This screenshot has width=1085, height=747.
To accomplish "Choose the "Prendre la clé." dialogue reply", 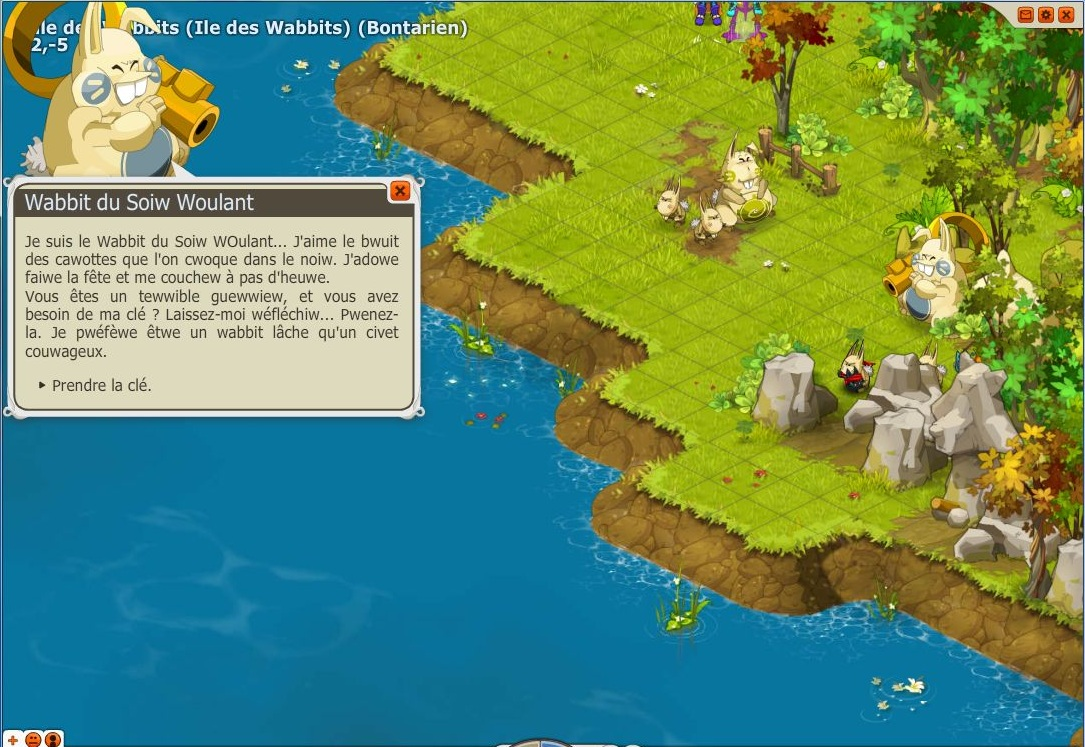I will click(101, 385).
